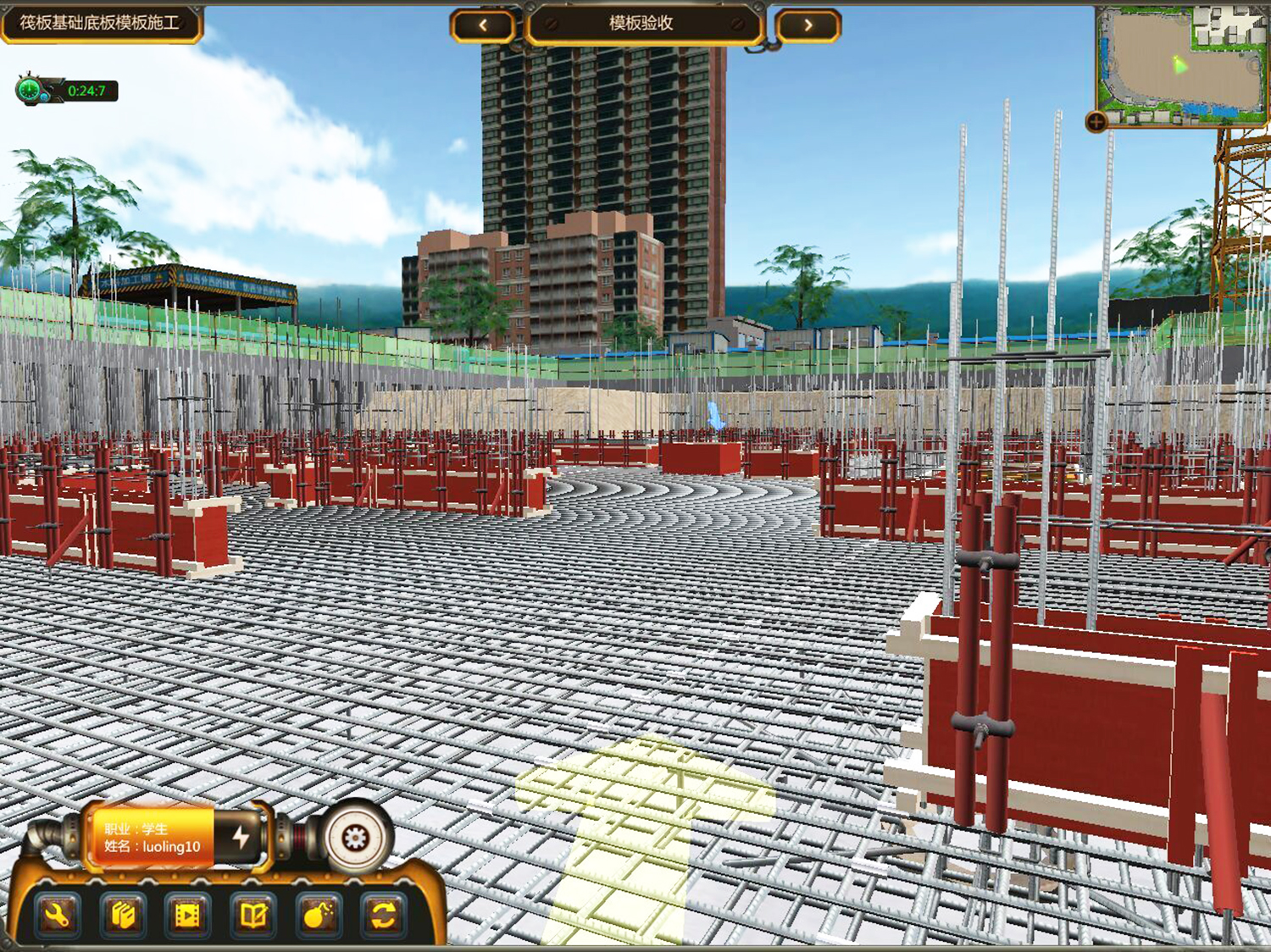Open the stacked books library icon
Screen dimensions: 1271x952
123,916
